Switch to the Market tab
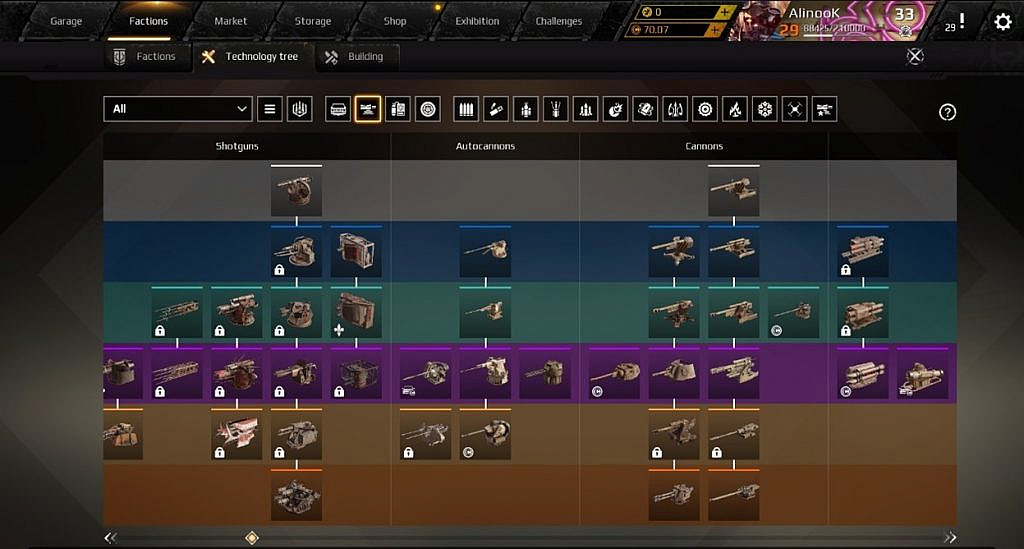 (231, 21)
